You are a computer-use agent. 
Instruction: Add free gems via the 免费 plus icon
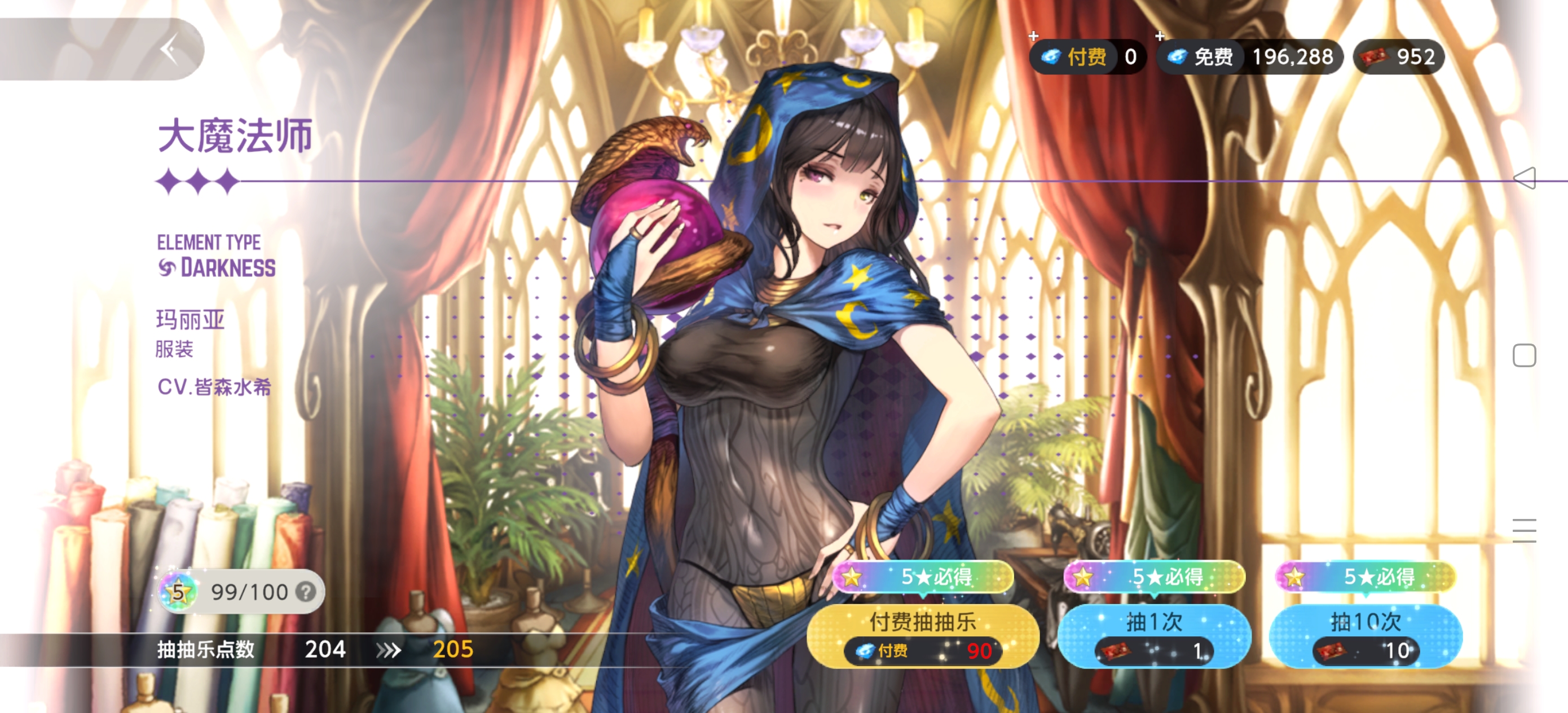coord(1160,37)
